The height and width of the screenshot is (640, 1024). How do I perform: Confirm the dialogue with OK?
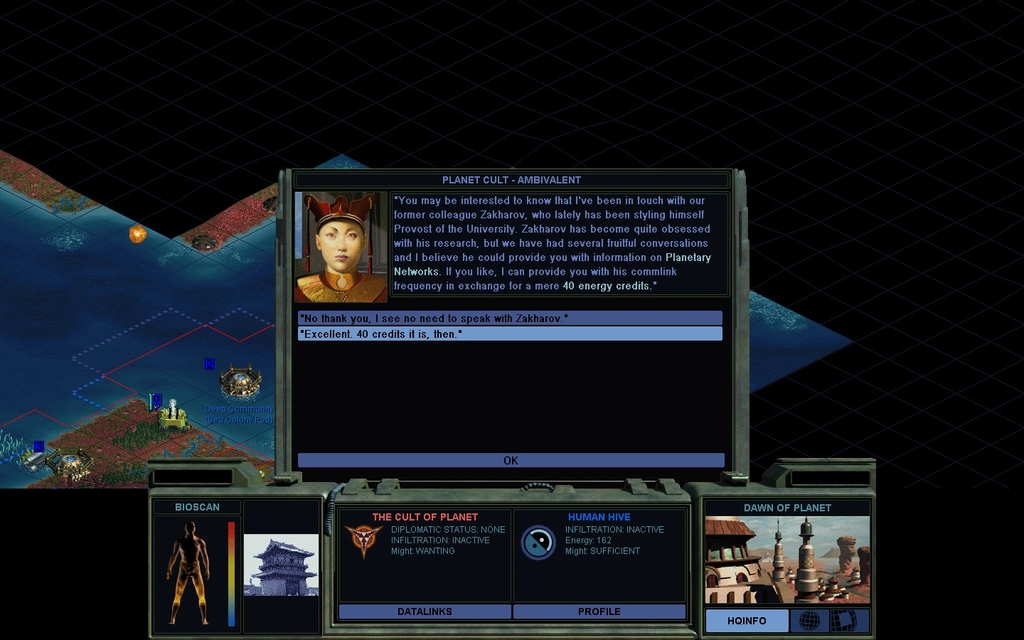(510, 461)
